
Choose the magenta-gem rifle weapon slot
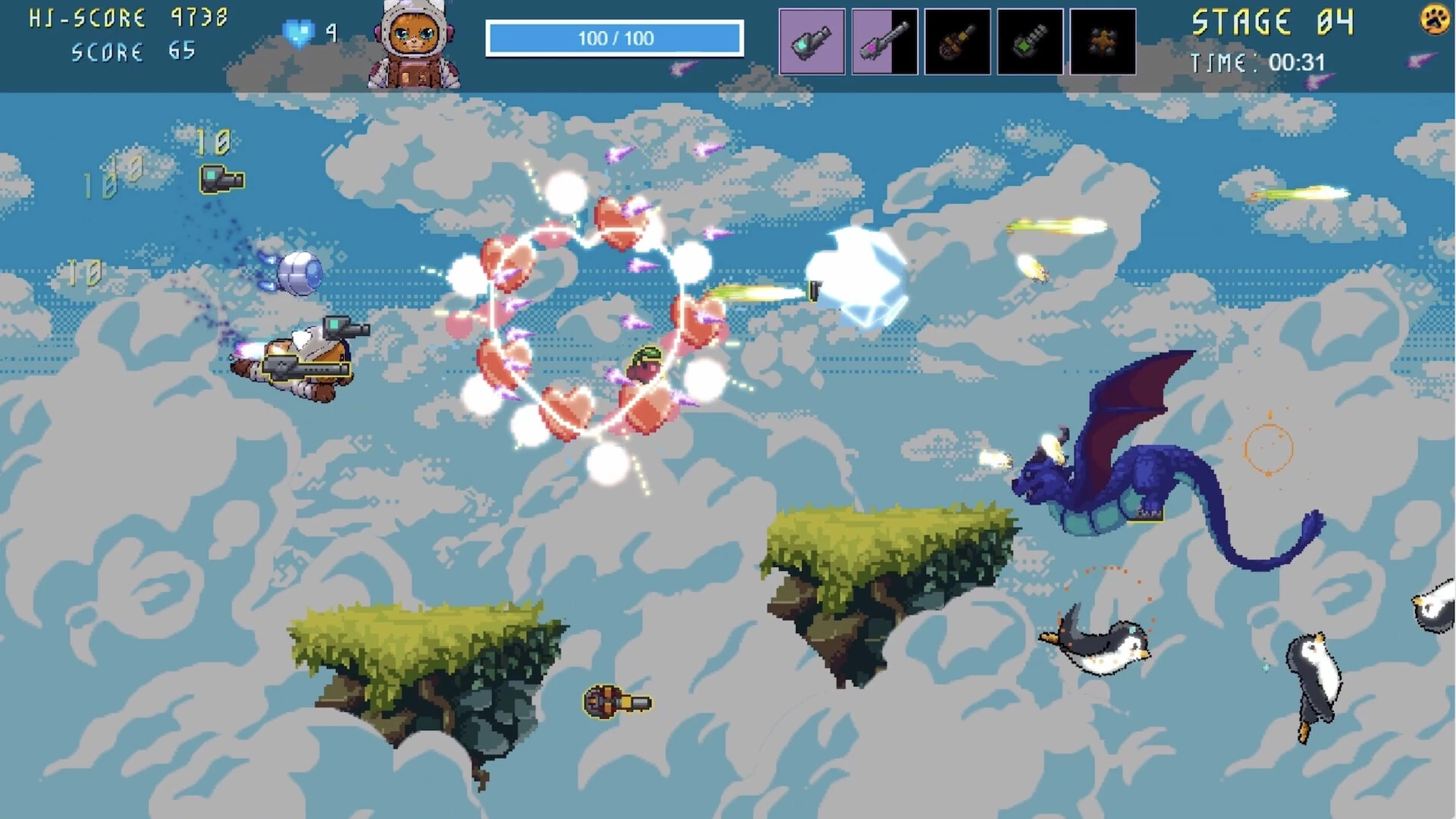click(884, 42)
